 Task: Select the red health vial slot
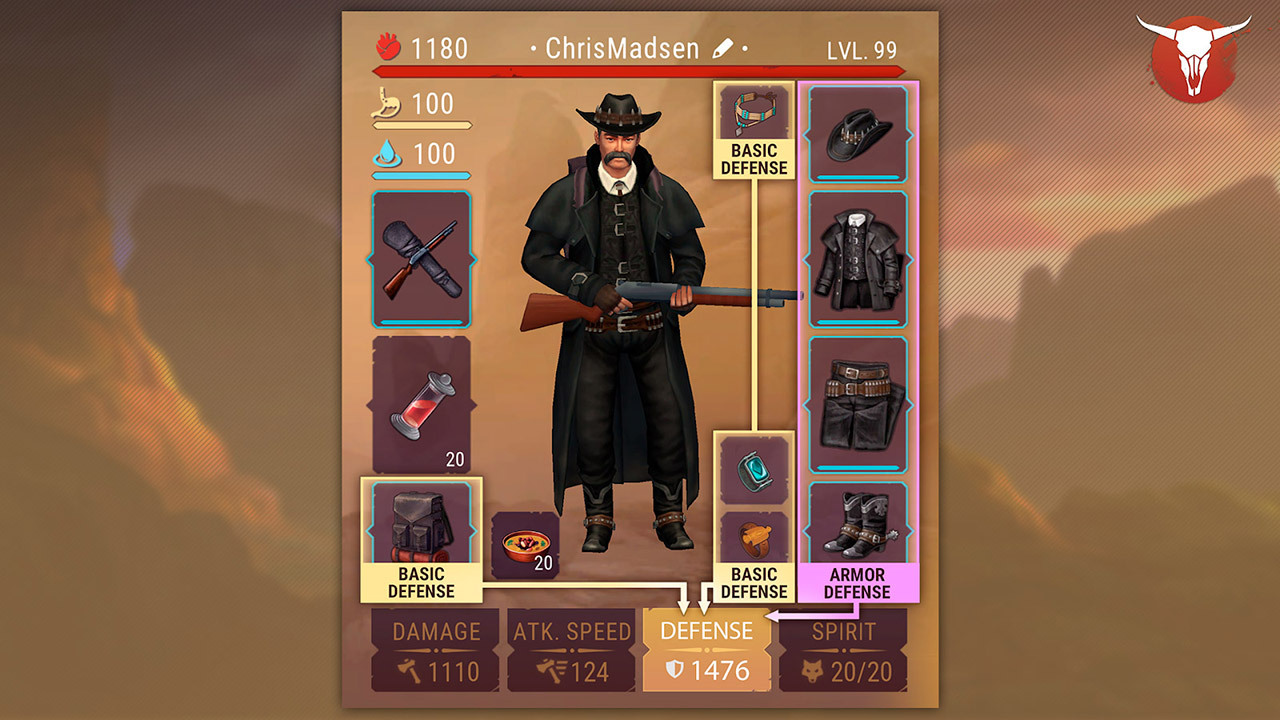point(421,404)
